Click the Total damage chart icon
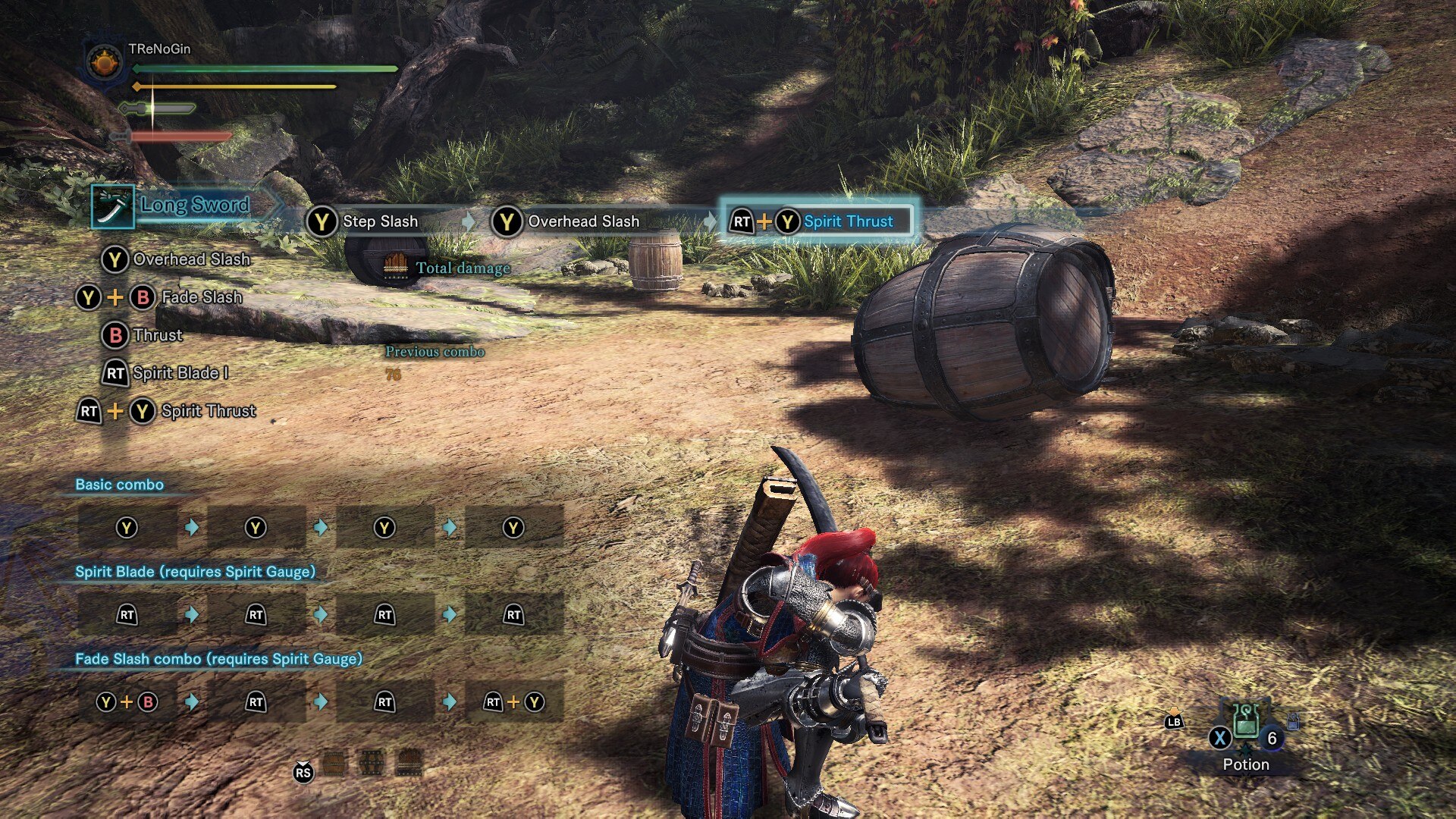 [x=395, y=266]
